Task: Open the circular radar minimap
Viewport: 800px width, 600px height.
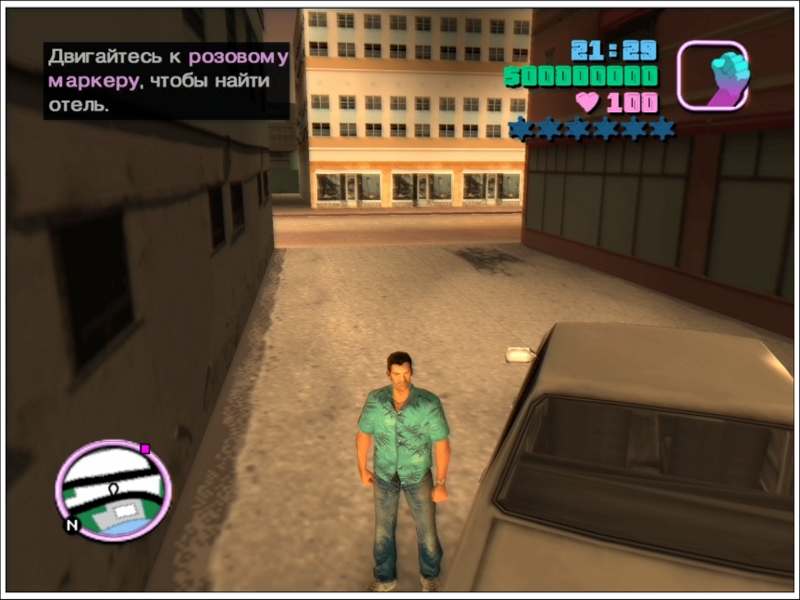Action: click(x=113, y=490)
